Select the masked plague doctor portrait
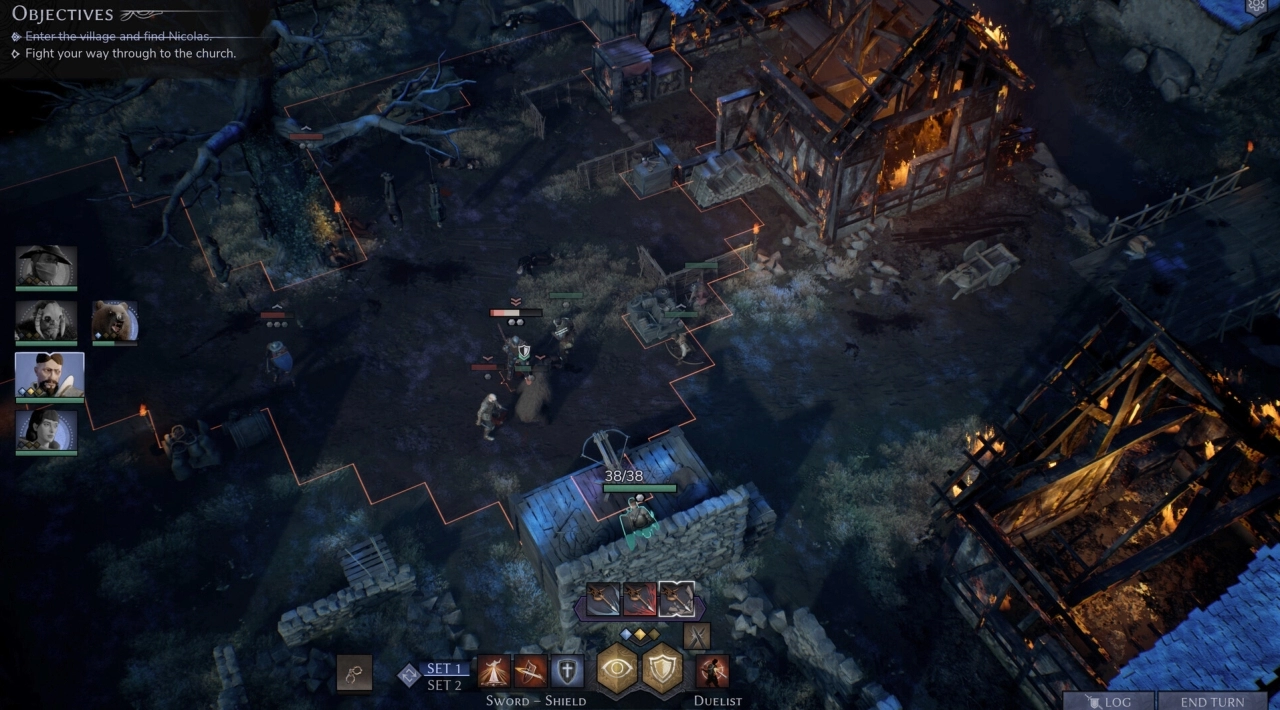1280x710 pixels. [x=46, y=266]
